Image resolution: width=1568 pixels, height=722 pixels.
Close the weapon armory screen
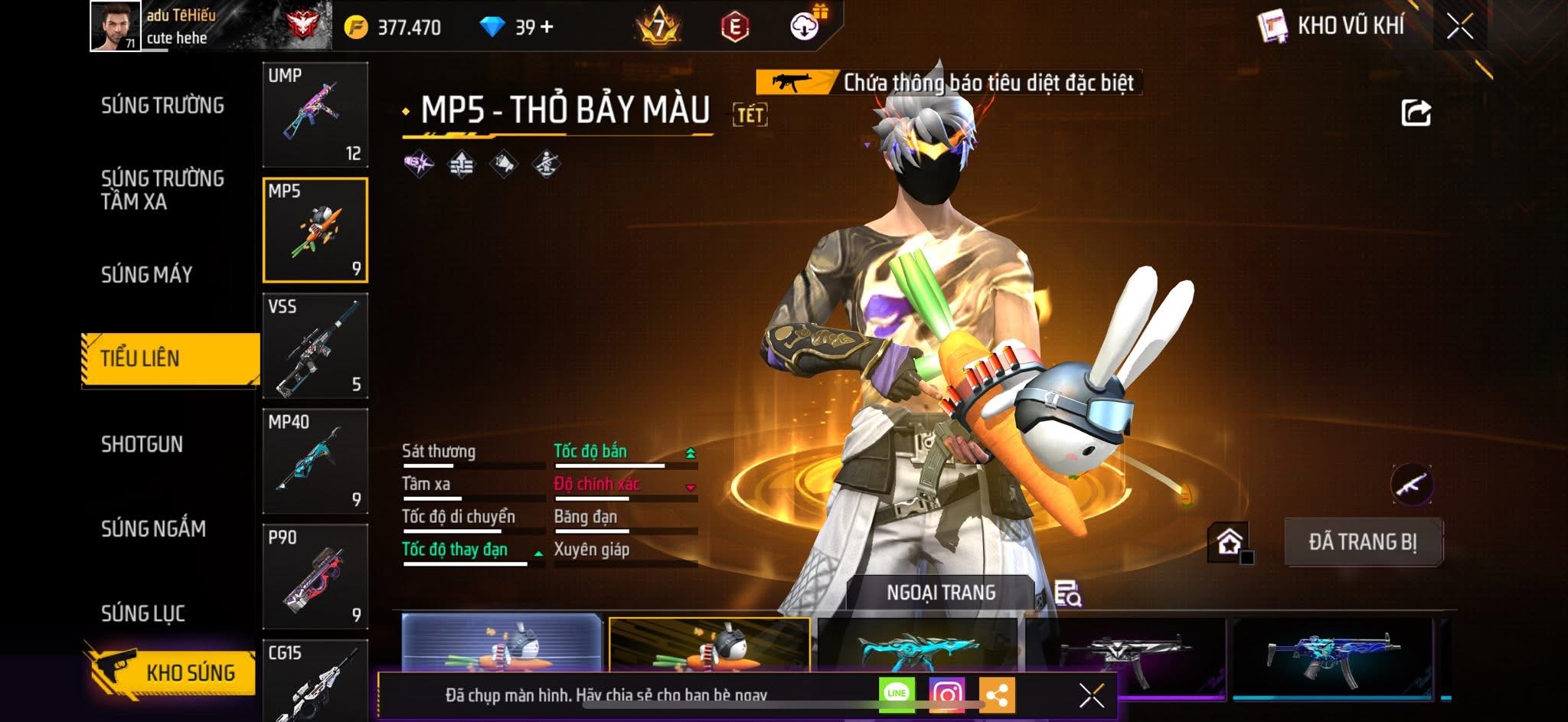[1459, 27]
